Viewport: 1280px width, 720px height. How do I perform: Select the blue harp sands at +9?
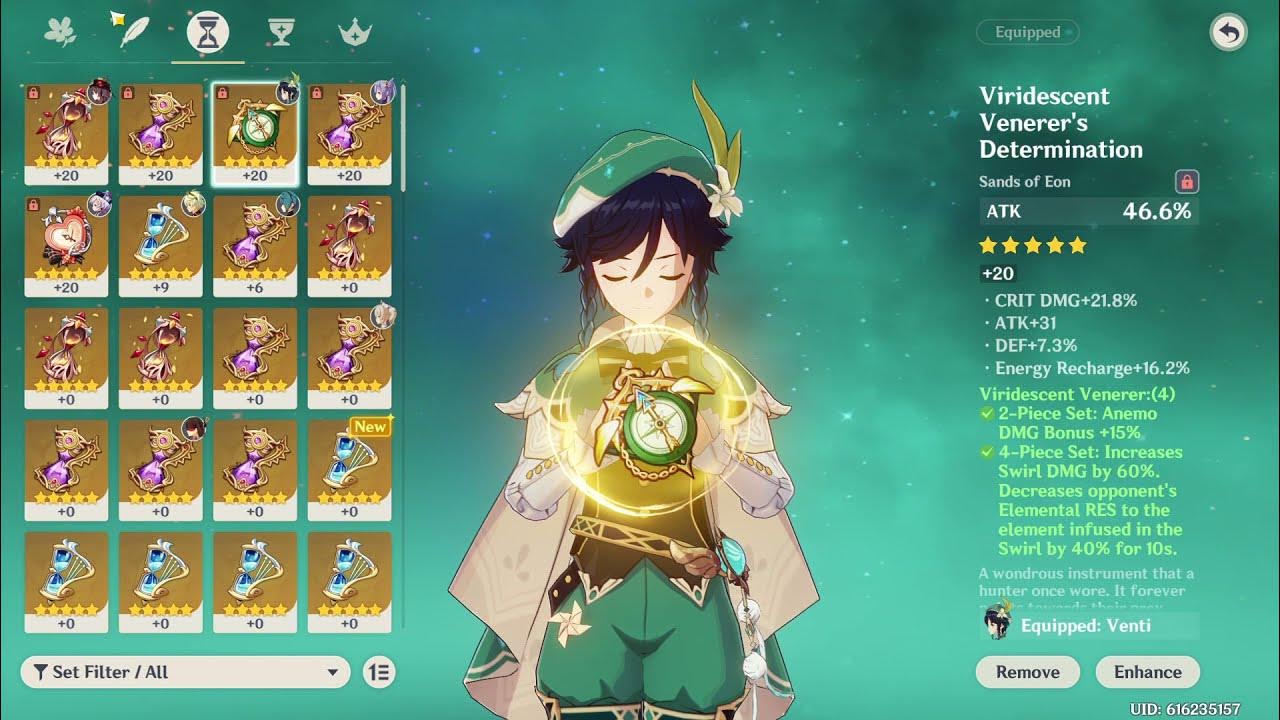point(160,245)
